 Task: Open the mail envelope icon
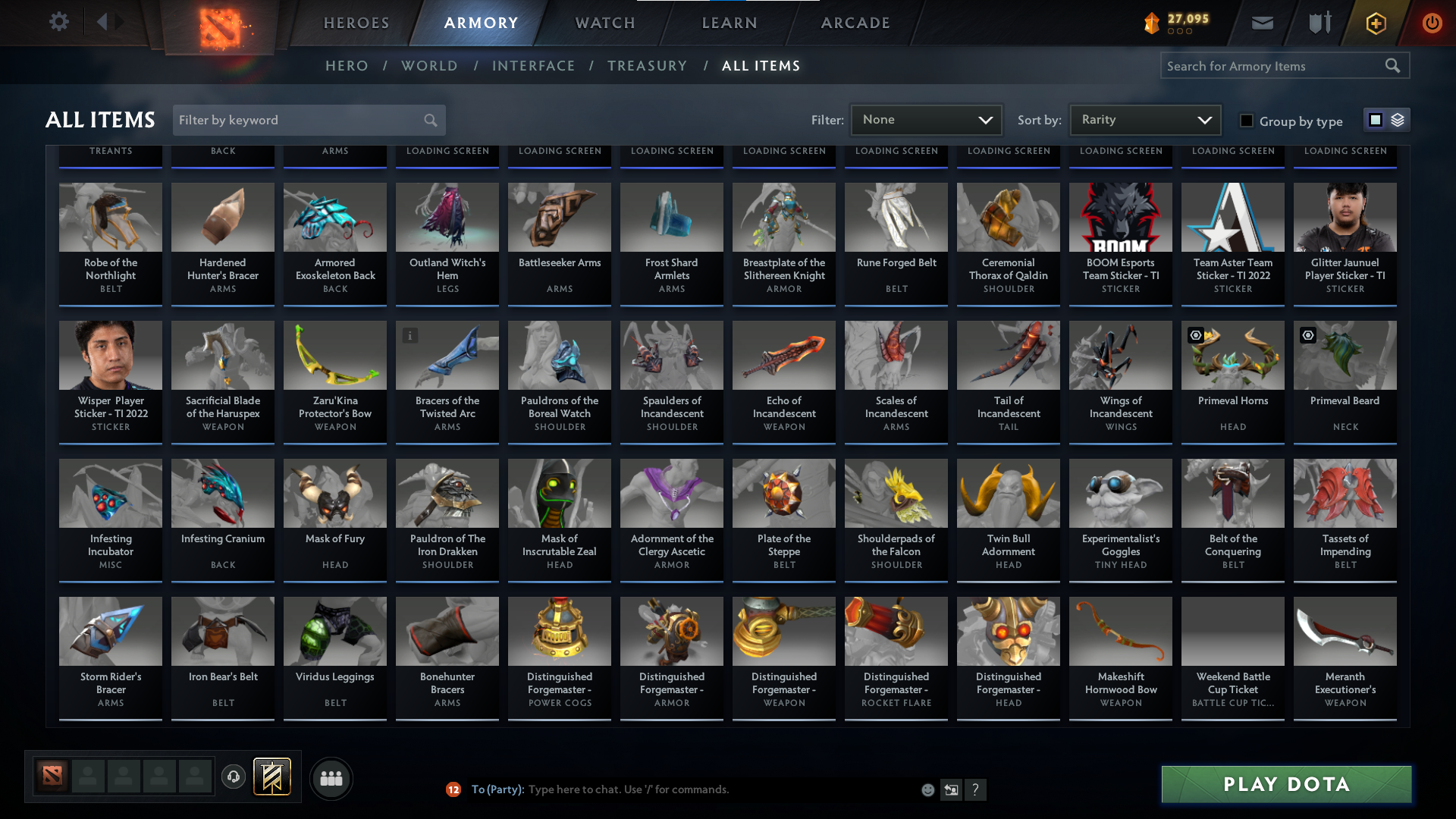(x=1262, y=23)
